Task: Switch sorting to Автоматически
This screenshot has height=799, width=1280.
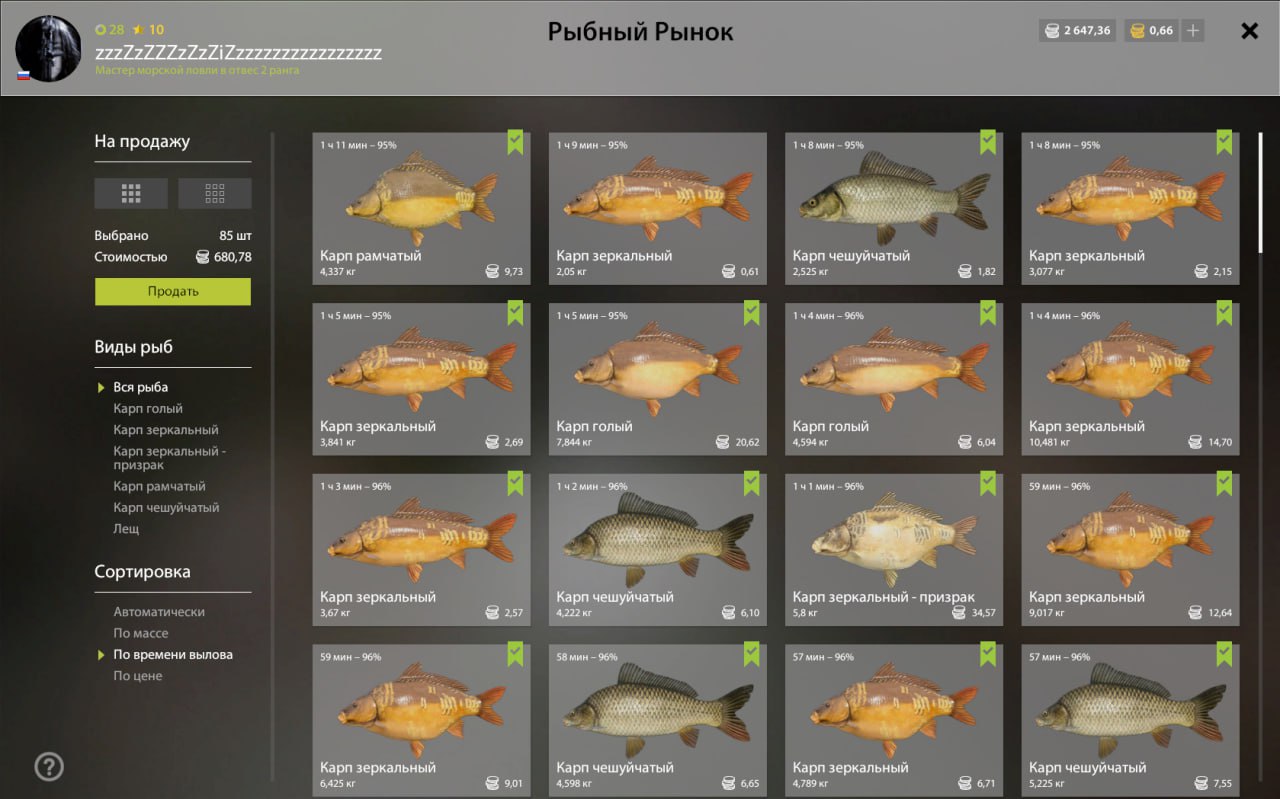Action: coord(159,612)
